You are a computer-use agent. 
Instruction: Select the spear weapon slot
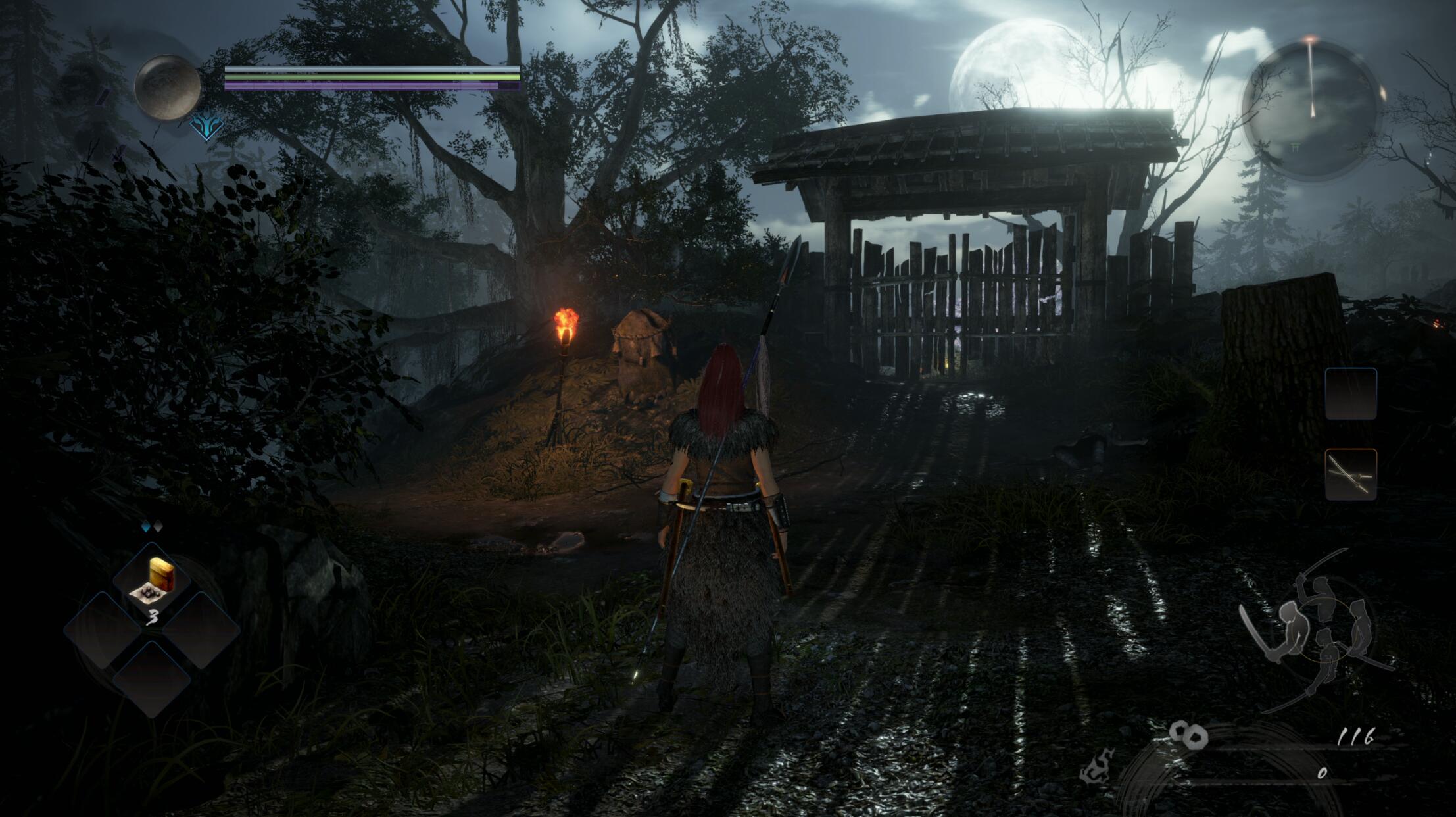coord(1350,474)
